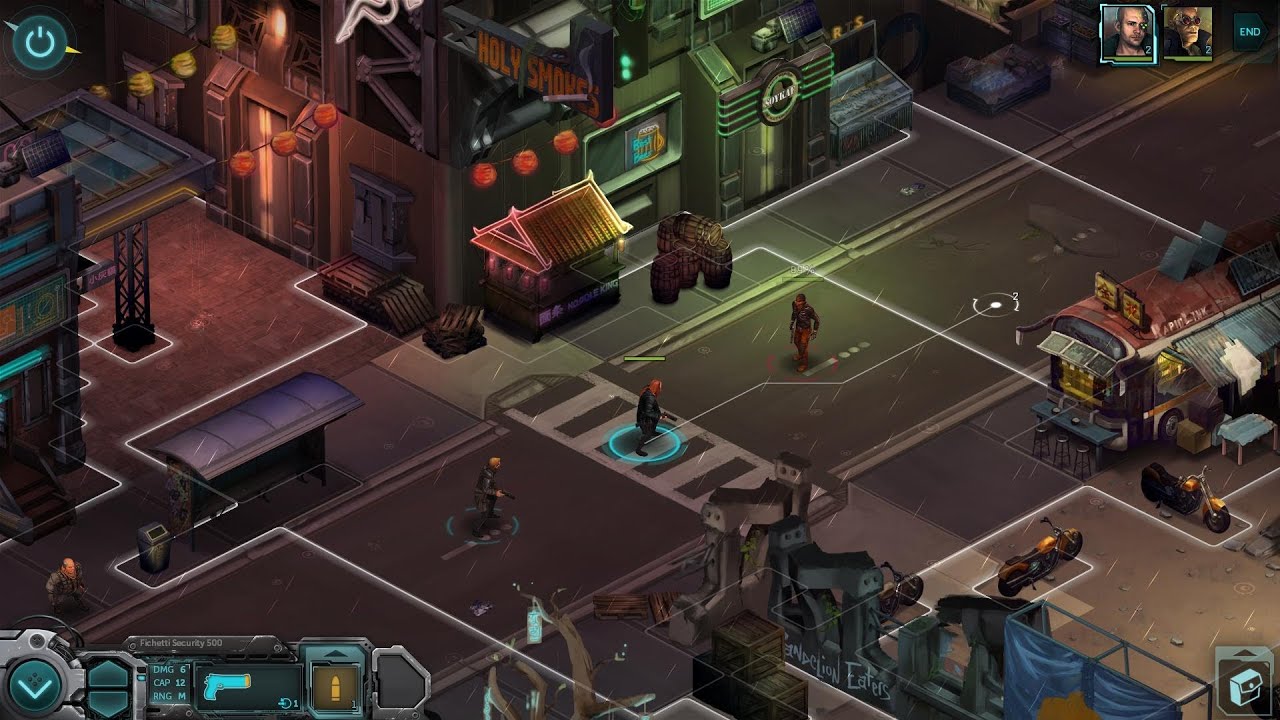Select the bald cyber-eyed character portrait

[x=1126, y=34]
